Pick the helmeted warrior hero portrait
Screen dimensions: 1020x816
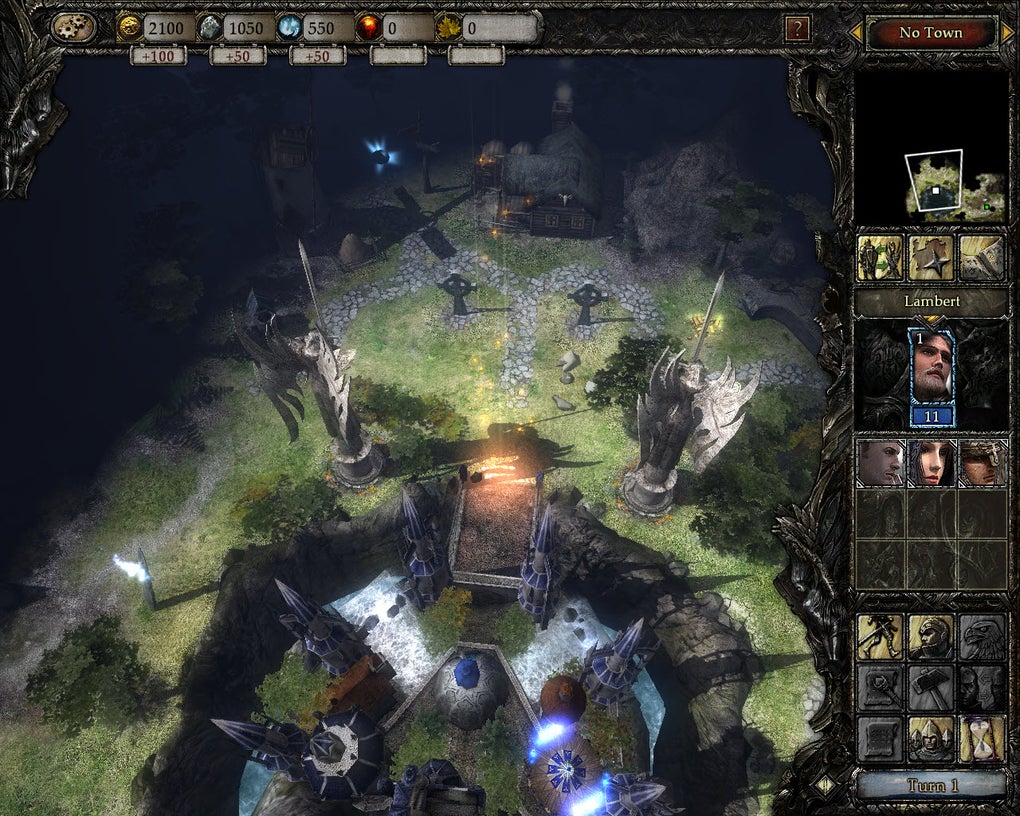click(x=982, y=463)
